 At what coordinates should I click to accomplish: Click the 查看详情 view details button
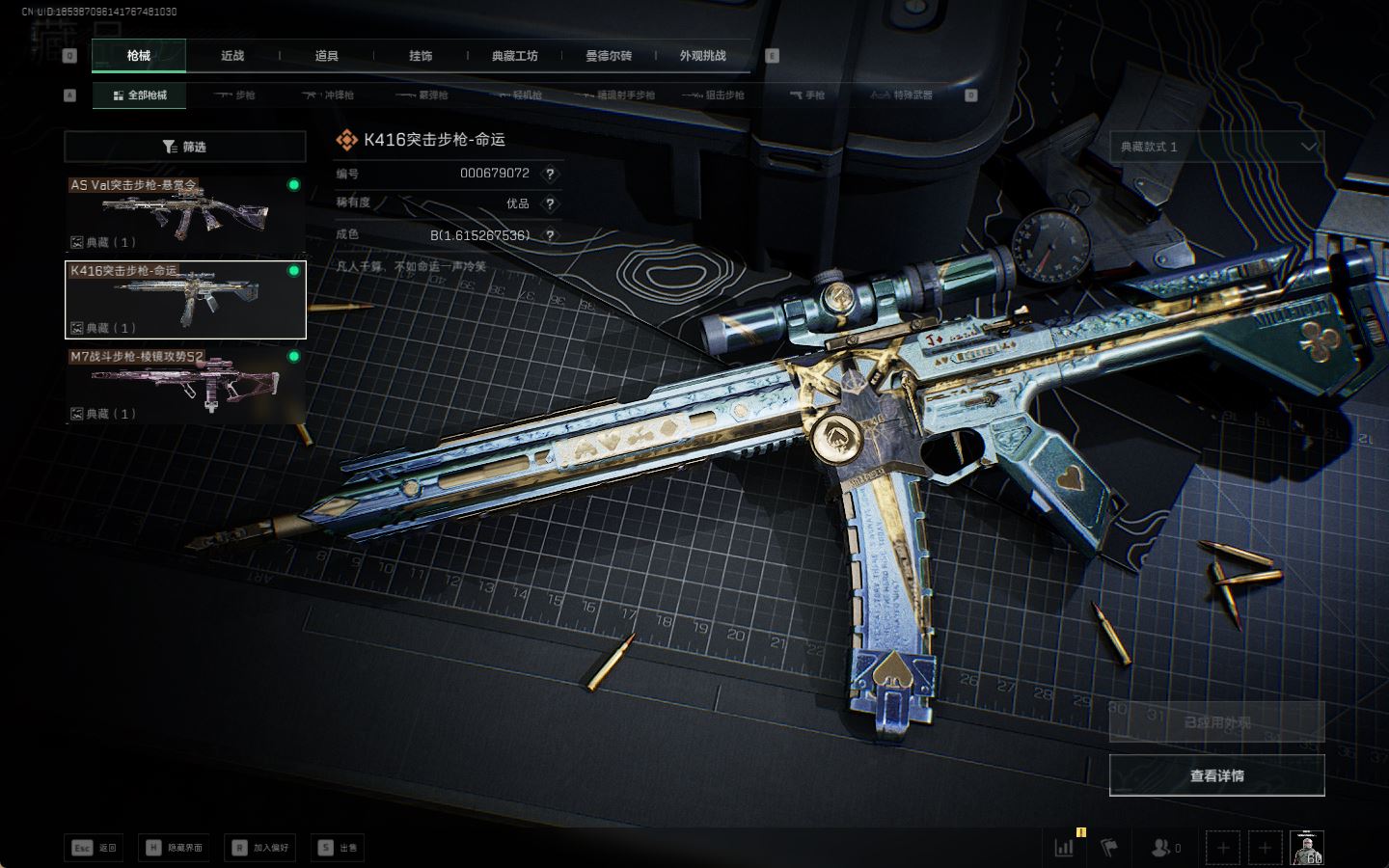(1216, 775)
